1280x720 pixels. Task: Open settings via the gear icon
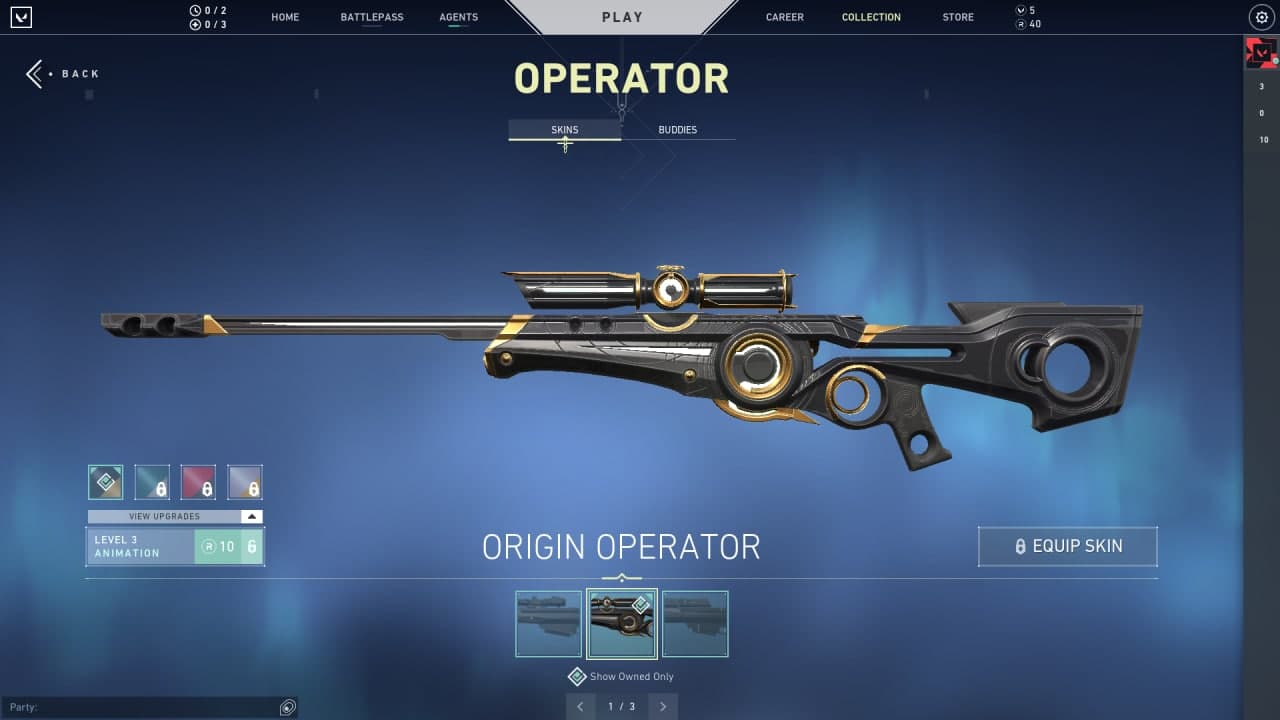click(1261, 17)
